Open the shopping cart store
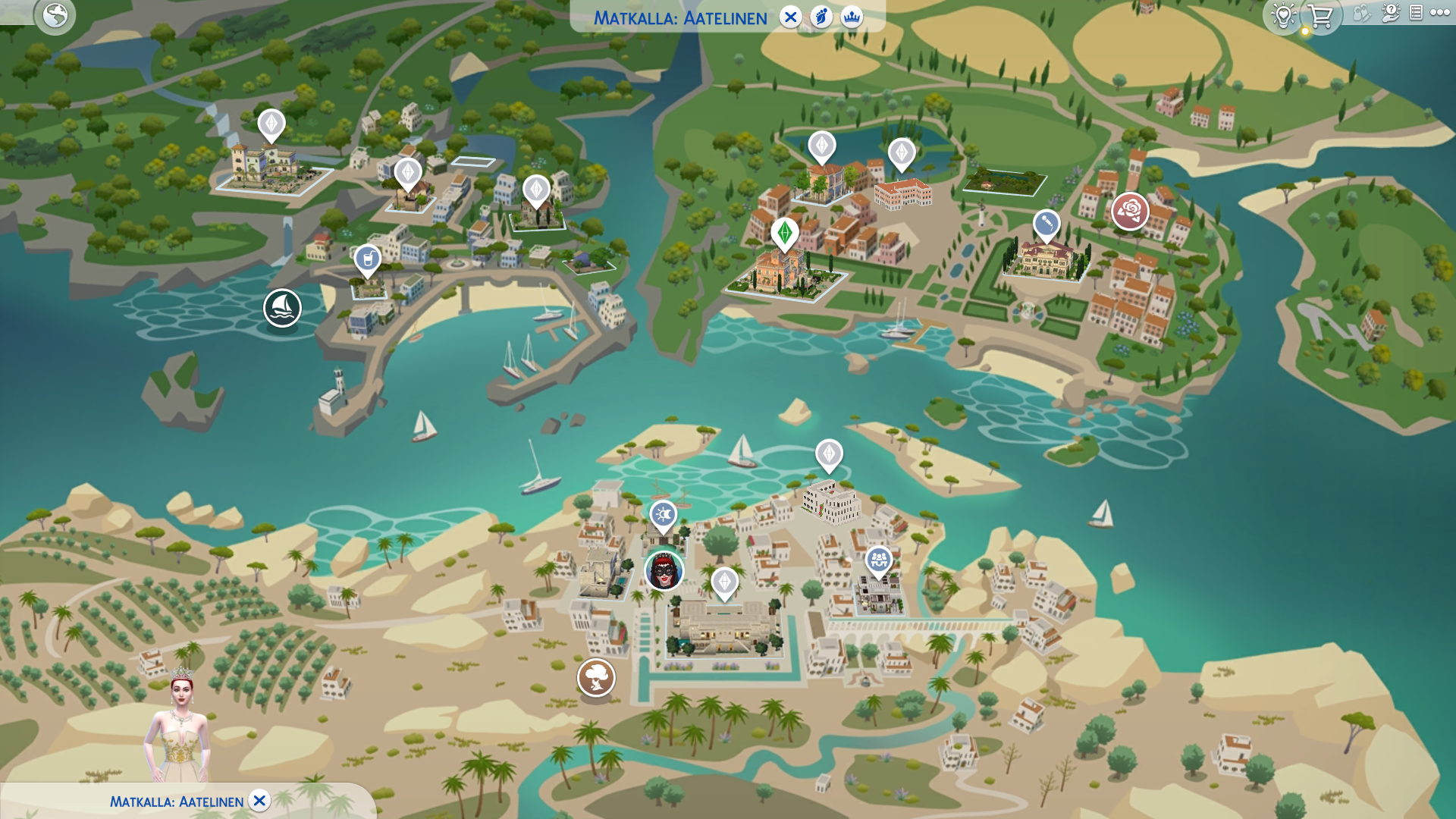 point(1320,15)
